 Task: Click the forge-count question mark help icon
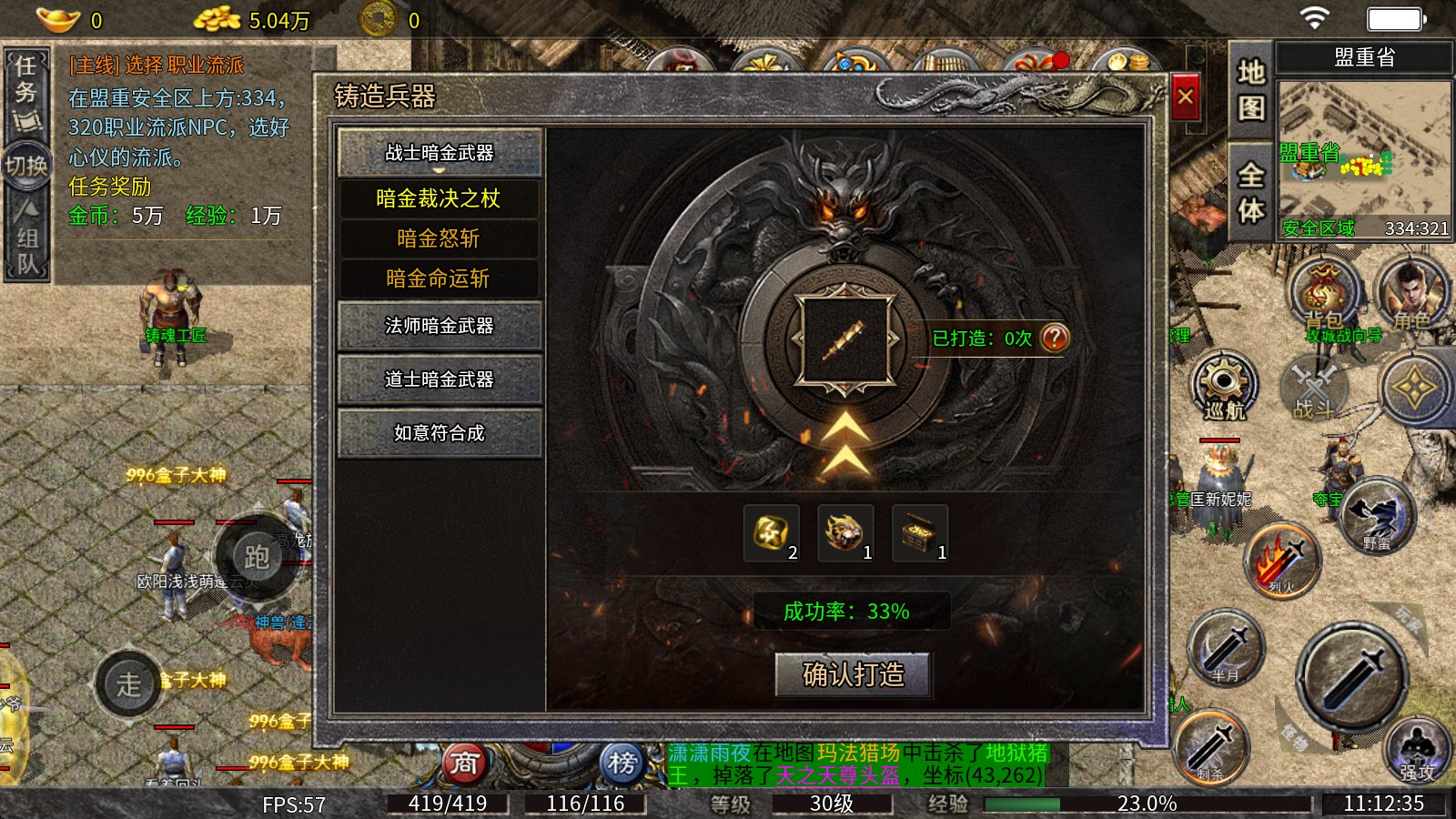coord(1055,338)
